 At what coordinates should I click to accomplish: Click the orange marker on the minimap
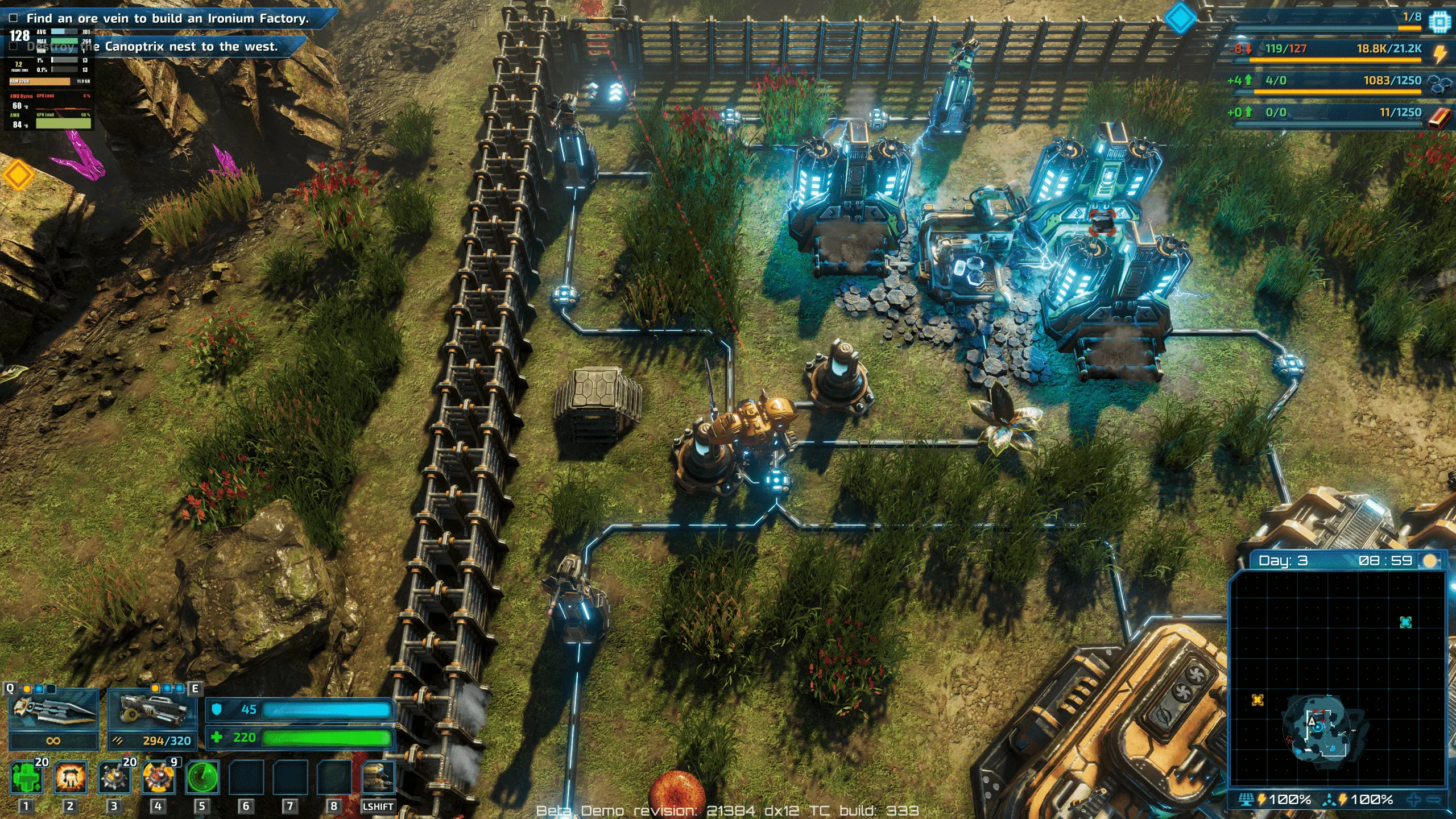click(x=1258, y=700)
